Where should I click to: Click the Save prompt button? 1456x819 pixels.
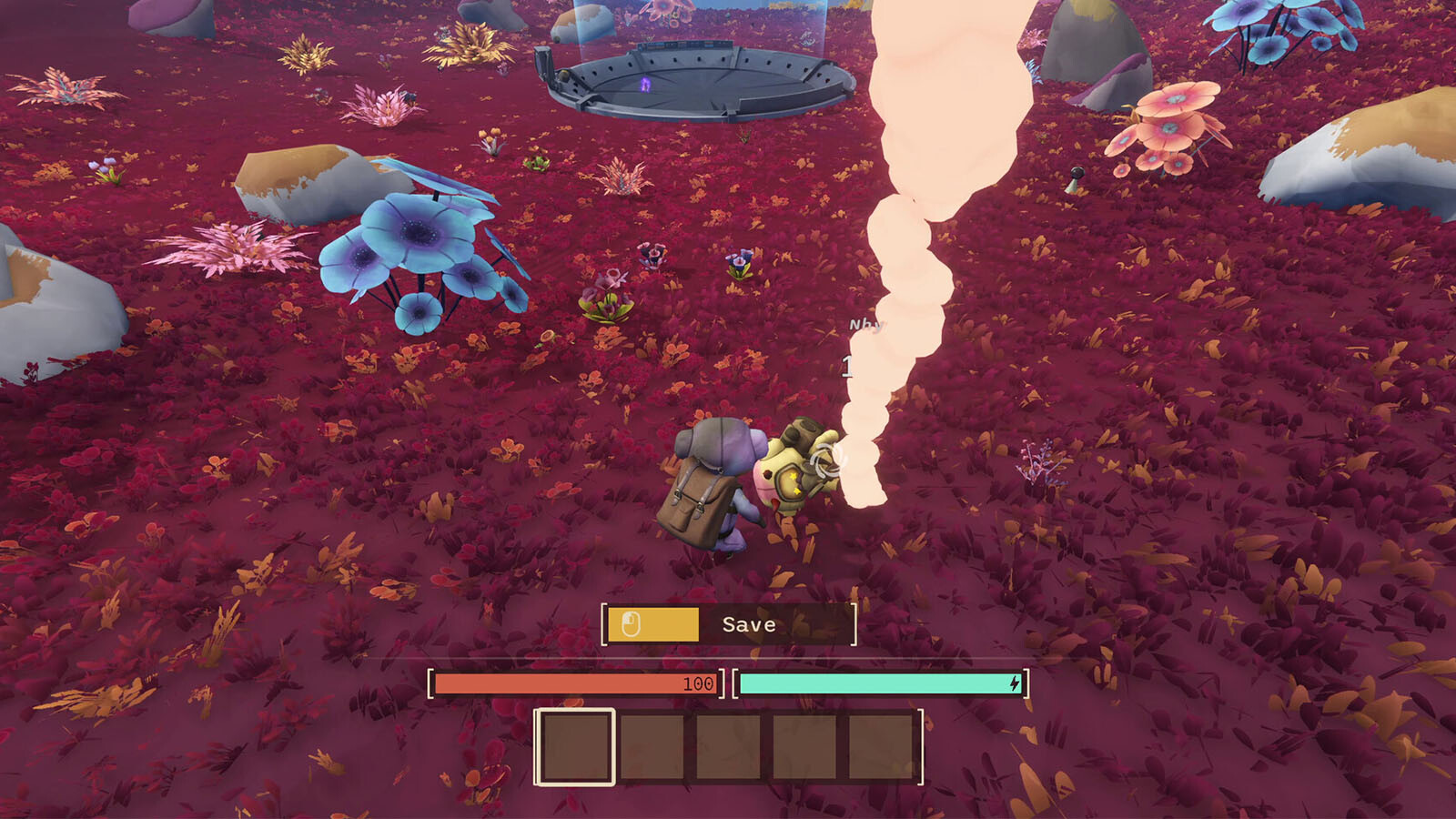(729, 624)
